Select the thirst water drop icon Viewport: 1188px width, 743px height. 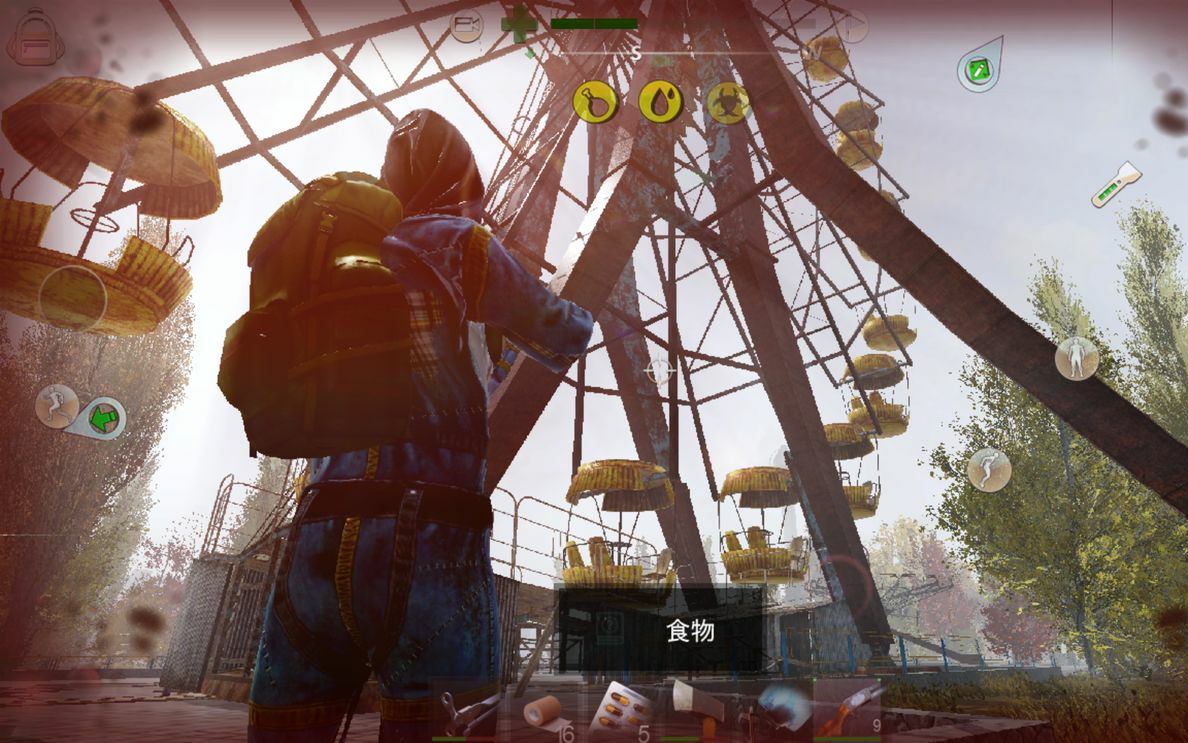(660, 101)
